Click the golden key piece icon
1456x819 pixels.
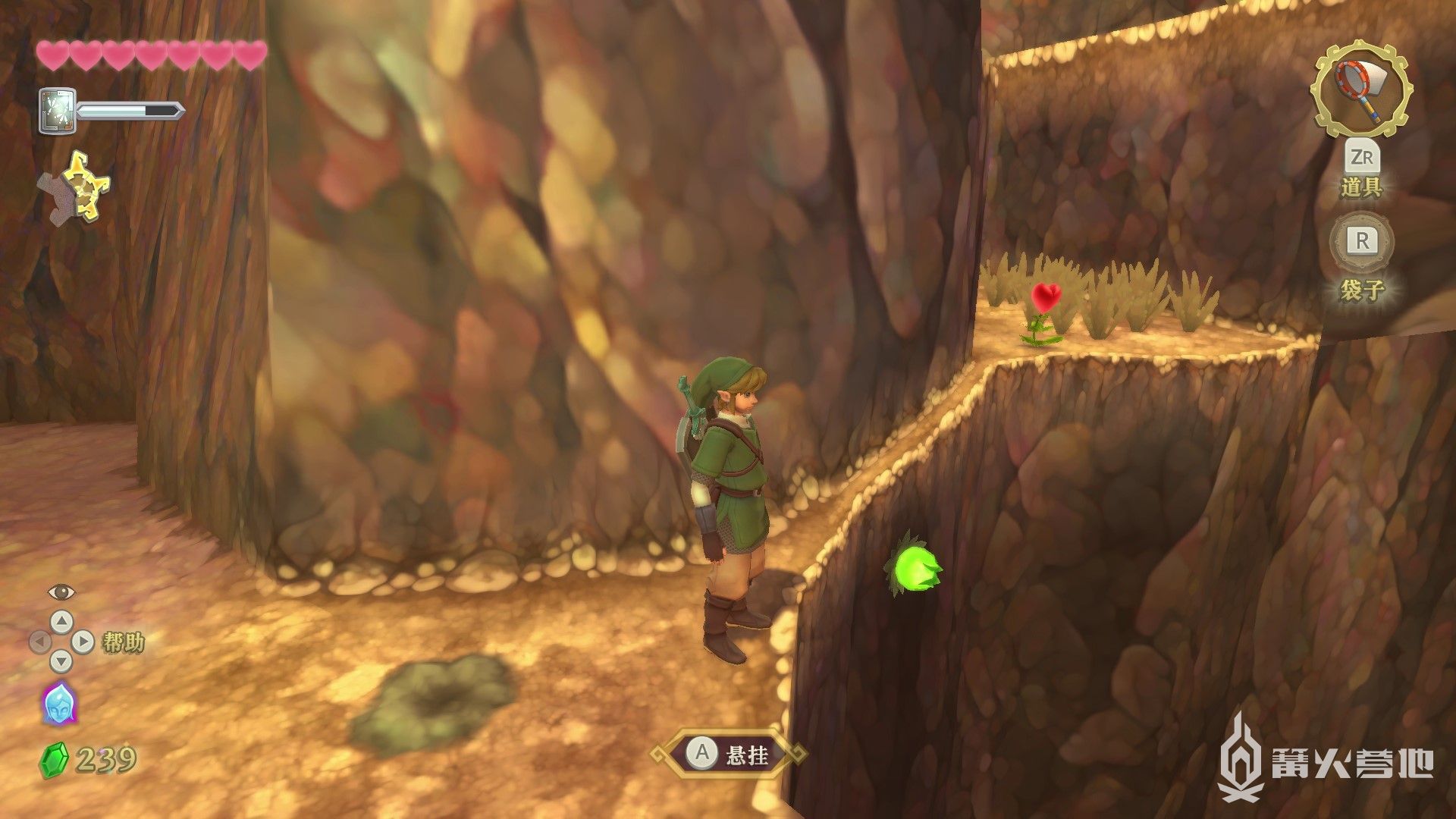81,188
